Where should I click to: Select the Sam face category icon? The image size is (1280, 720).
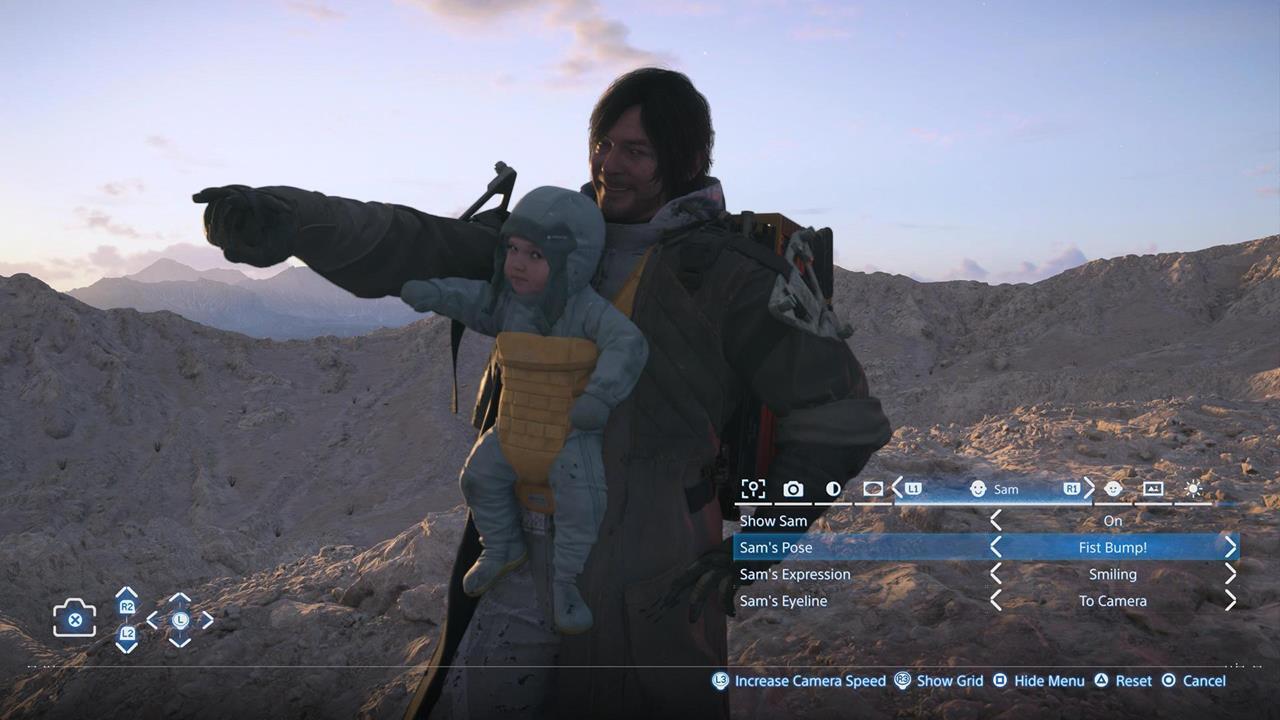978,489
